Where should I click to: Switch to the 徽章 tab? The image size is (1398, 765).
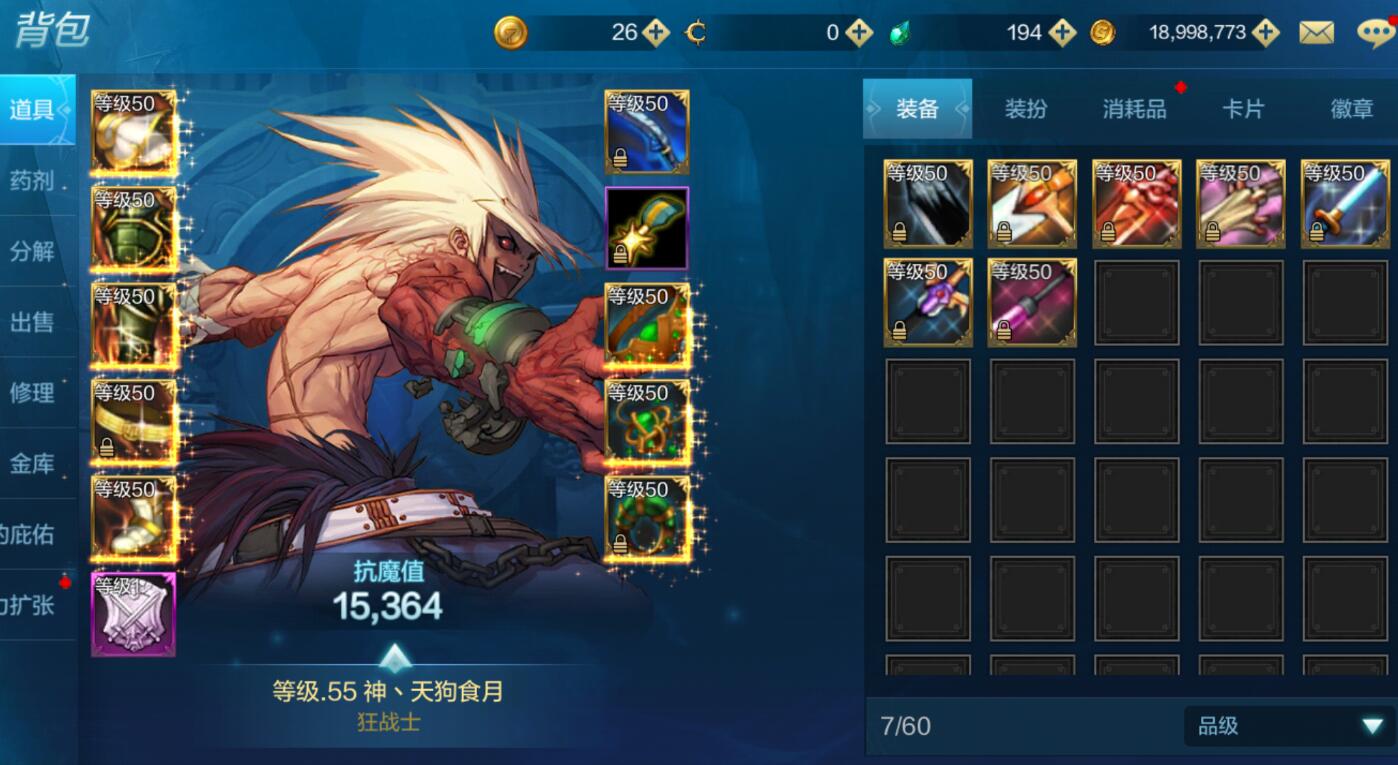[1352, 110]
